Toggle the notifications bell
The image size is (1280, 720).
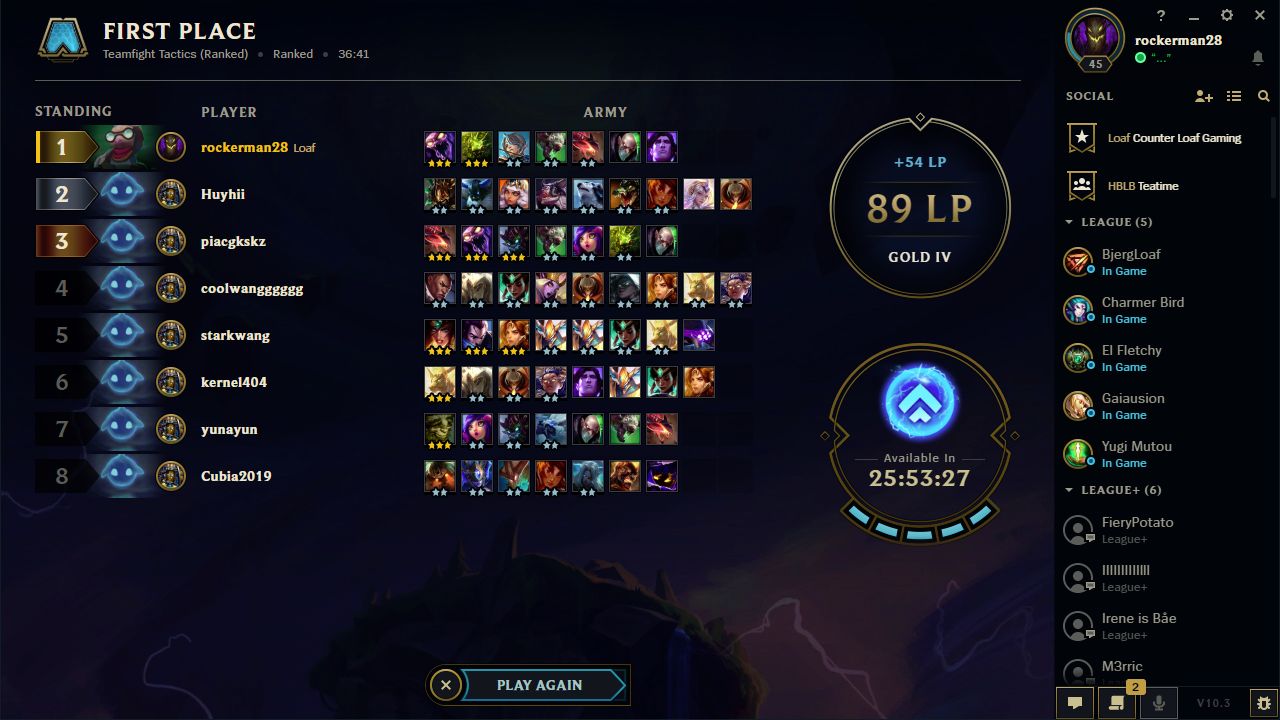coord(1258,60)
